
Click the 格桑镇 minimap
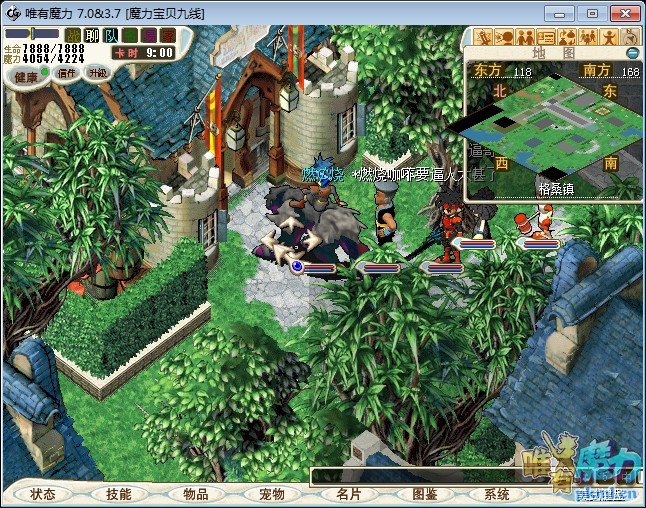[550, 125]
